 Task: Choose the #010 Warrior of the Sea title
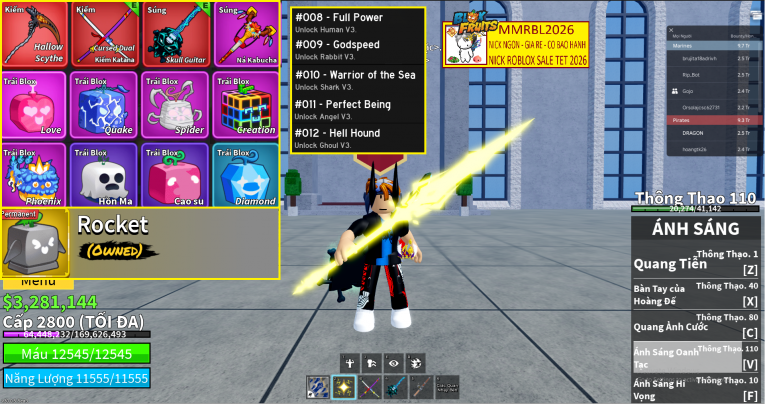tap(357, 80)
